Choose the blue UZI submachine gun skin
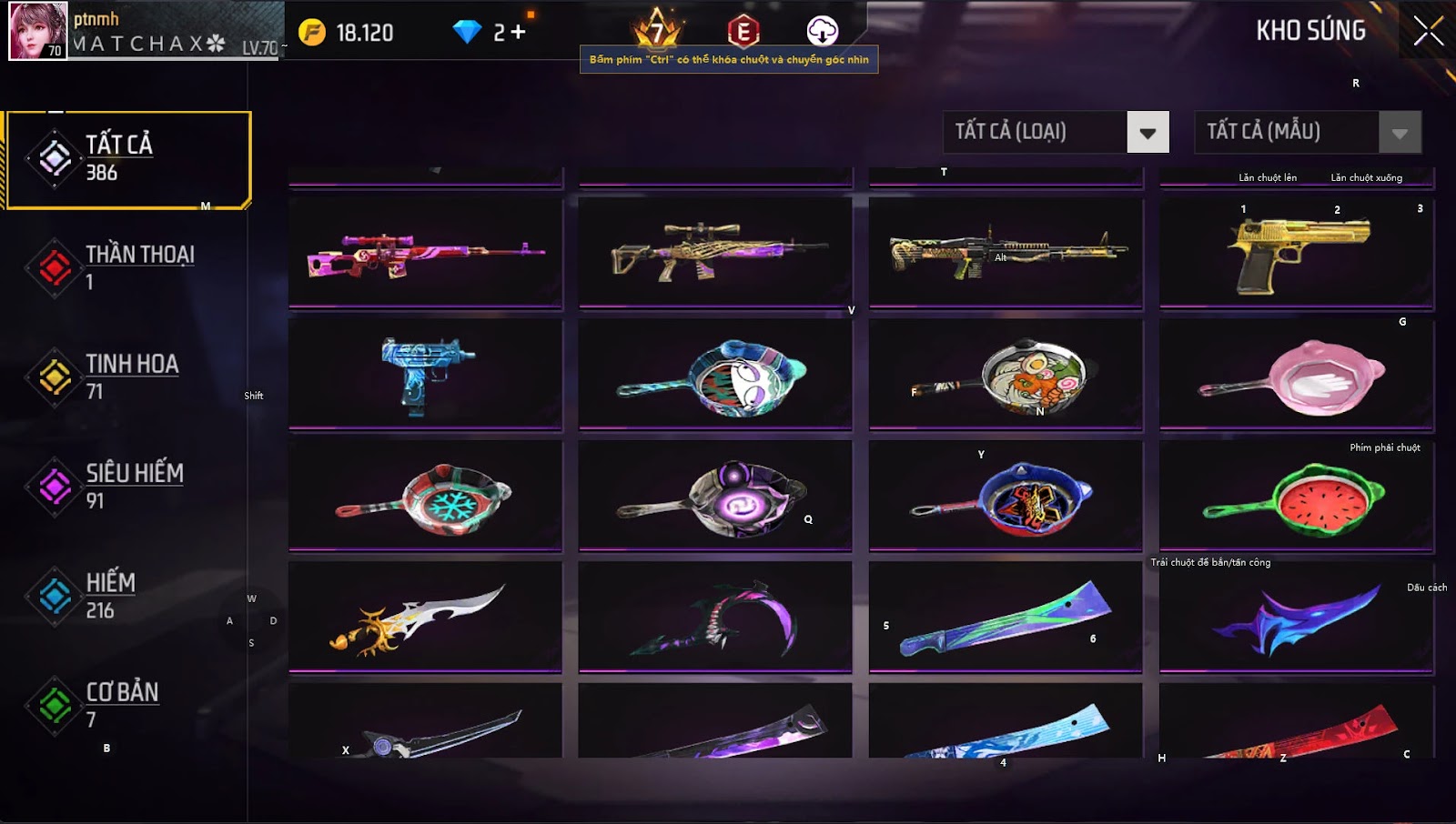Viewport: 1456px width, 824px height. pos(425,374)
